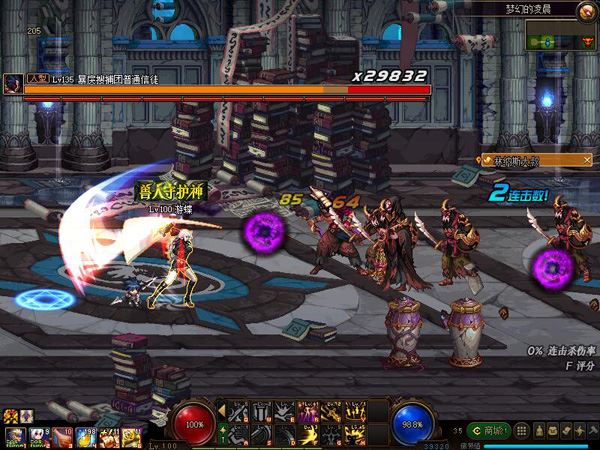Click the first character portrait quick slot
This screenshot has width=600, height=450.
pyautogui.click(x=14, y=436)
